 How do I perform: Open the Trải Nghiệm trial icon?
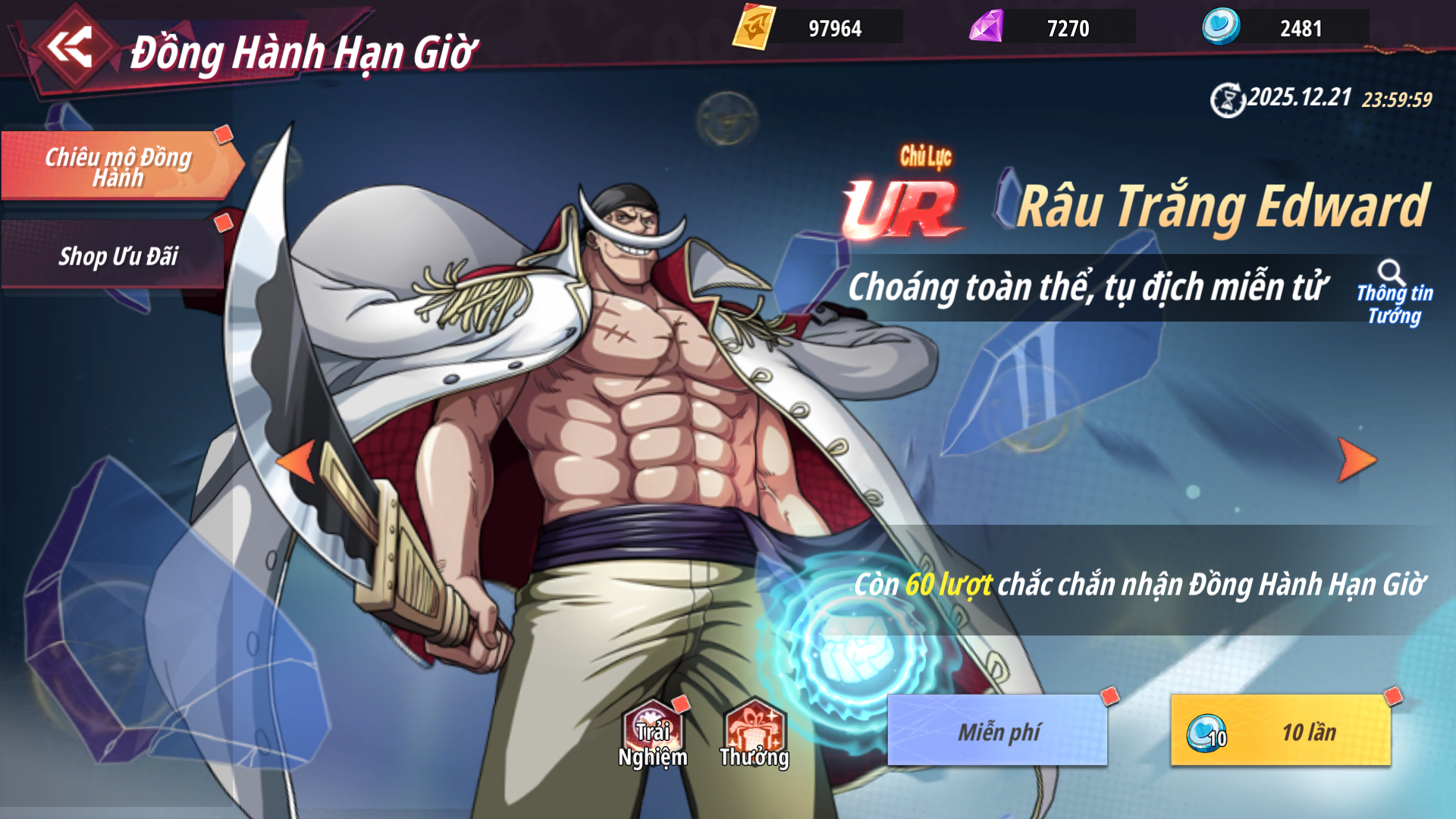point(652,734)
